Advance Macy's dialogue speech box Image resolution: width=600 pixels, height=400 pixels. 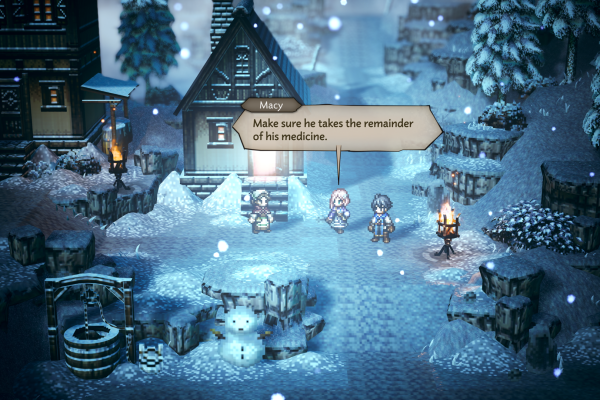(337, 128)
